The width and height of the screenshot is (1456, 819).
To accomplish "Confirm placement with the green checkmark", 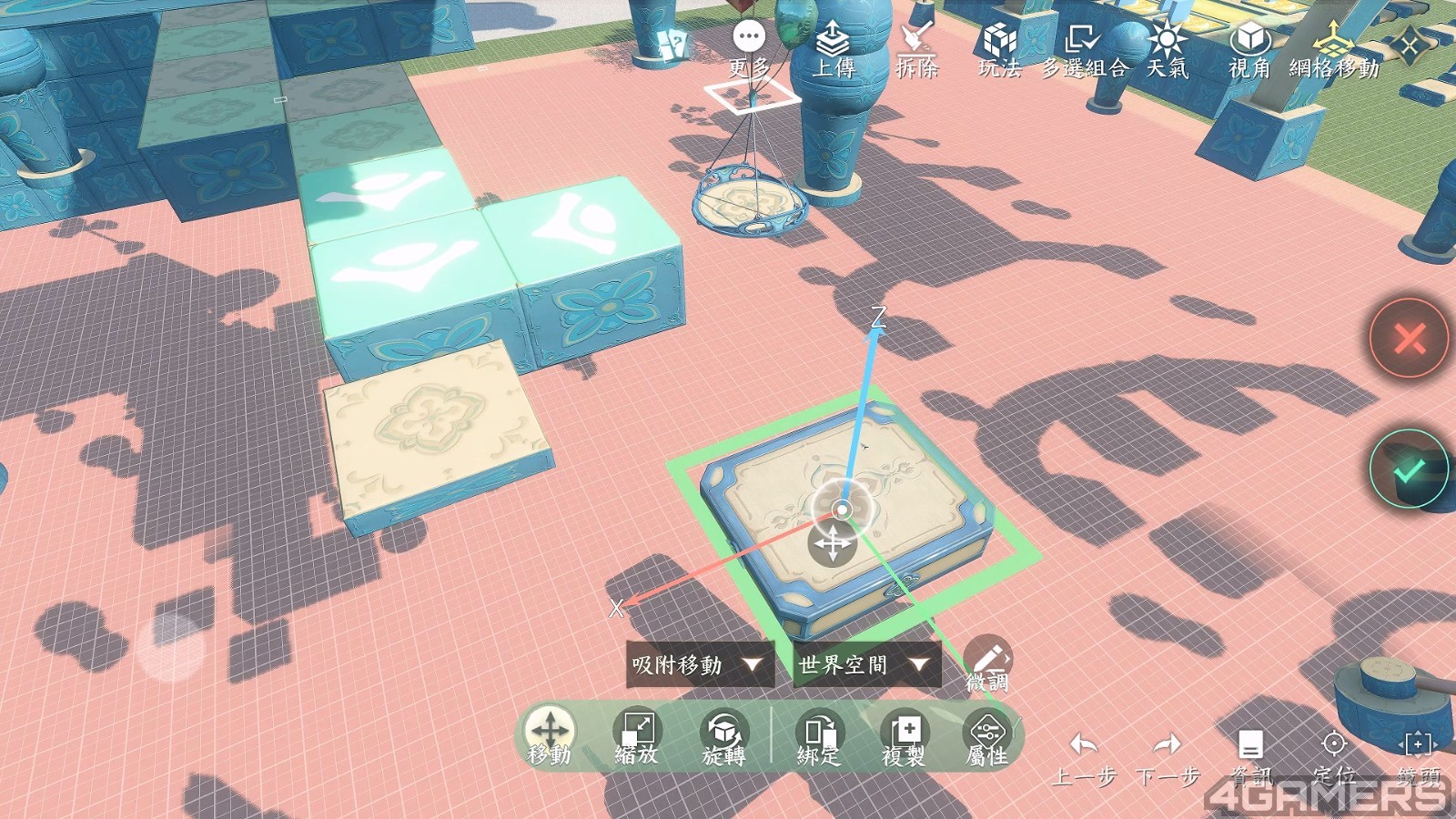I will click(1410, 469).
